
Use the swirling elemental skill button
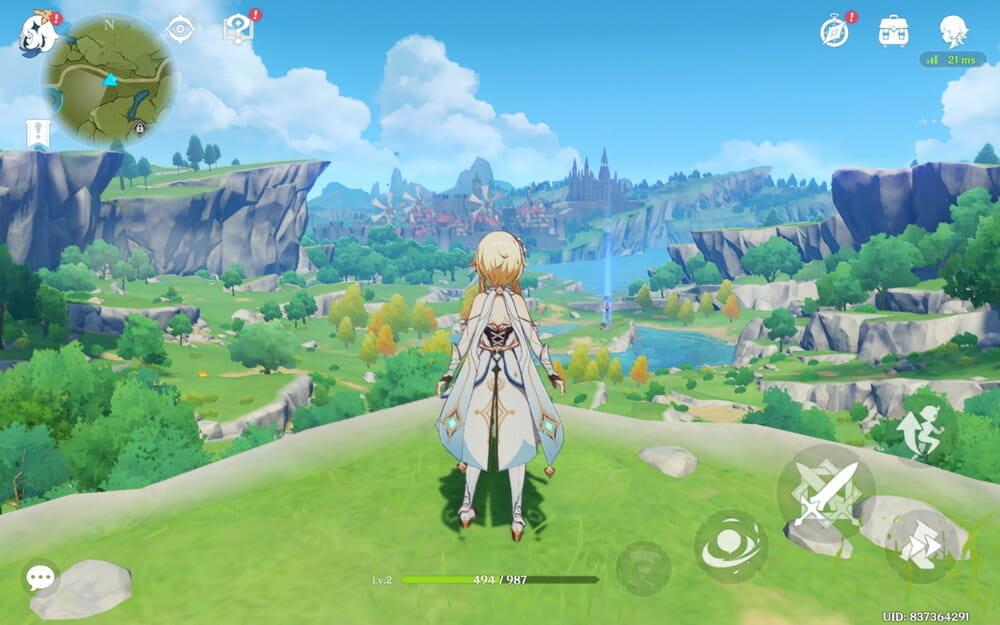coord(731,546)
